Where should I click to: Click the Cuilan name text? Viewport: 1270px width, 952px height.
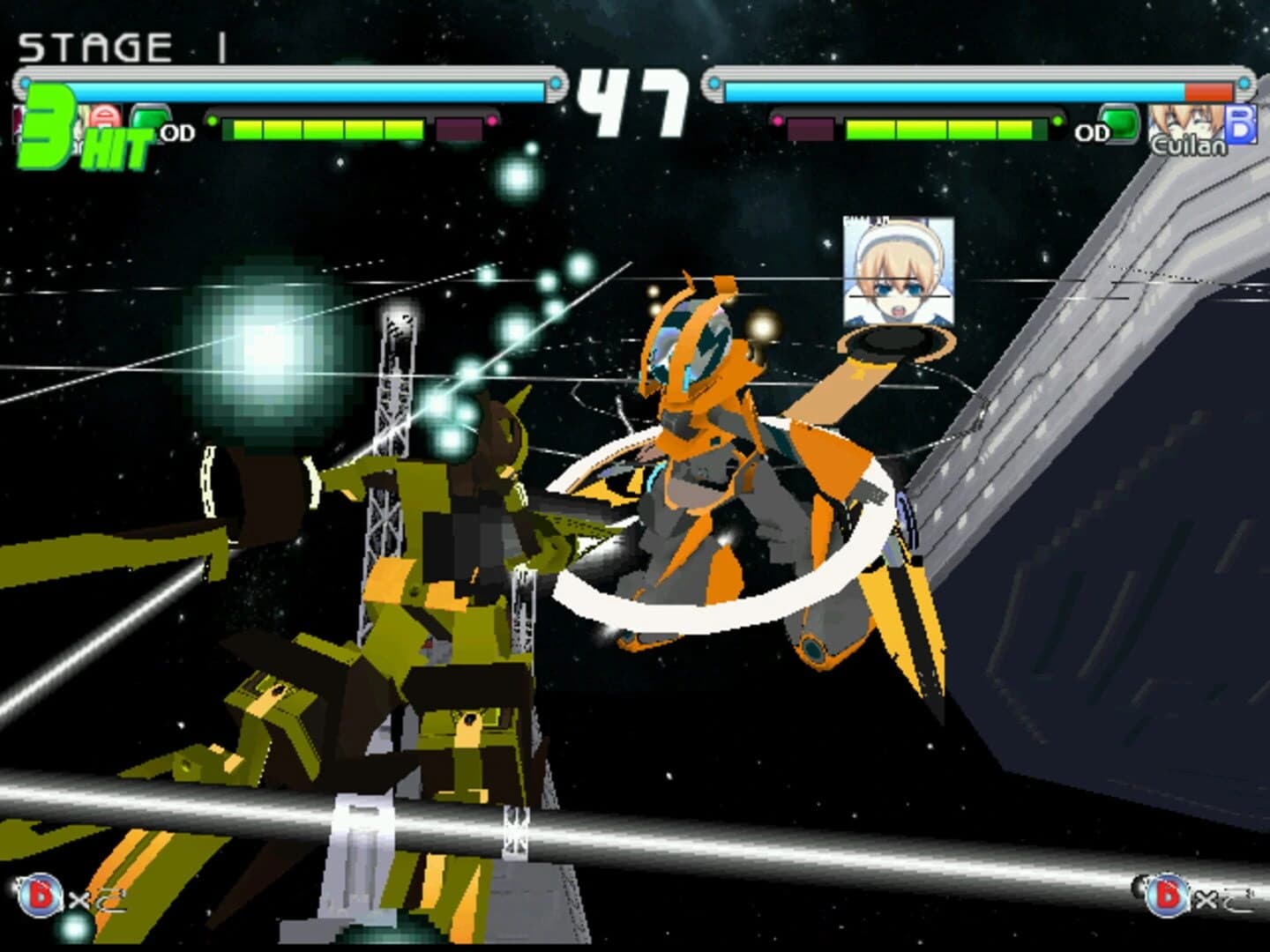[1188, 144]
